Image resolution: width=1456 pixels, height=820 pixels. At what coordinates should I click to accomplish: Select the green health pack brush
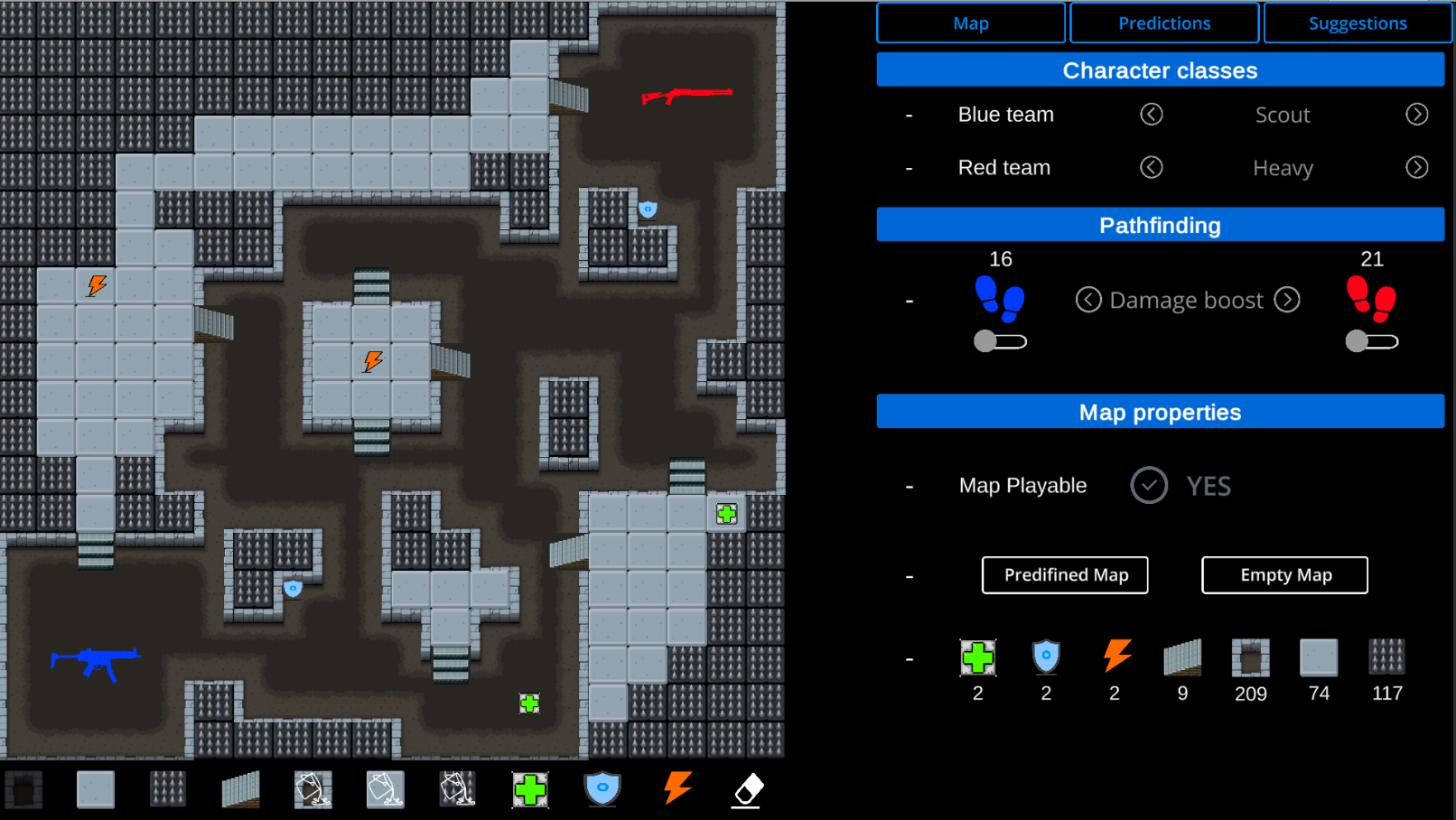pos(530,789)
